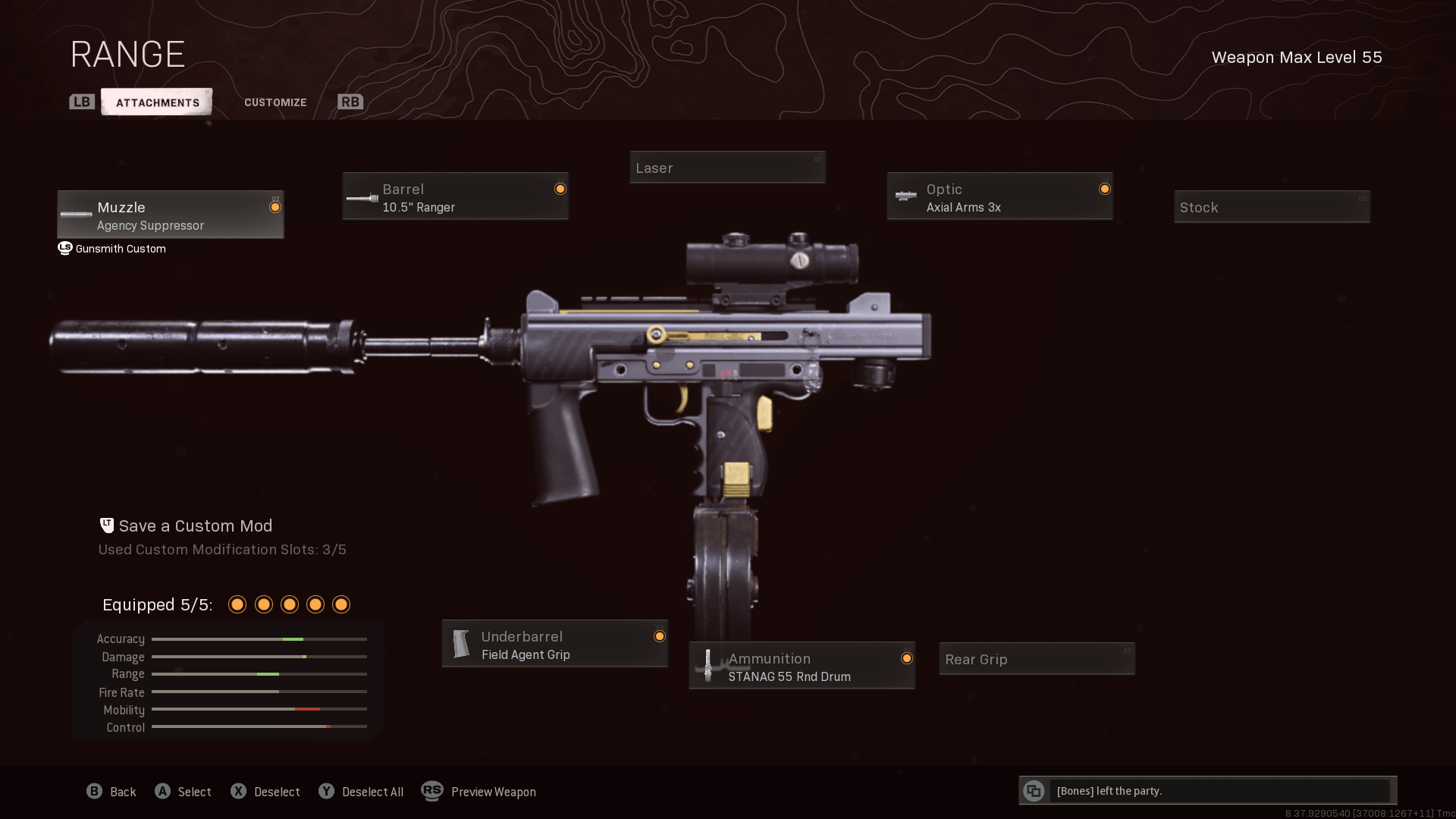
Task: Open the empty Stock slot
Action: 1272,207
